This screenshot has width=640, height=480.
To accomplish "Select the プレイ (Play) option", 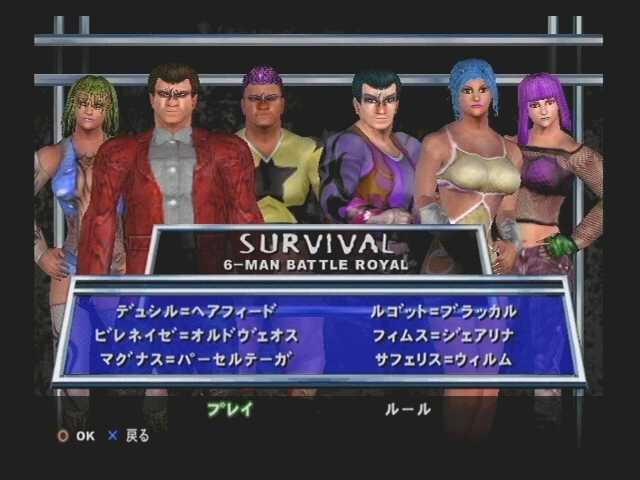I will click(x=230, y=408).
